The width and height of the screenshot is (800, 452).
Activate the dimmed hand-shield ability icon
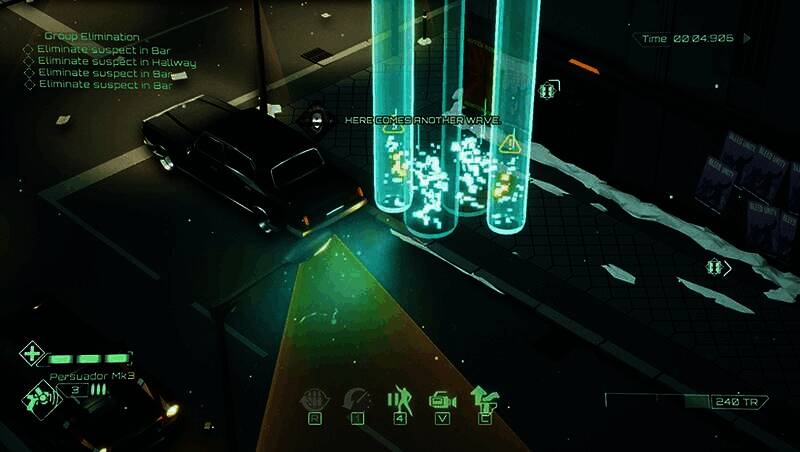click(x=313, y=400)
